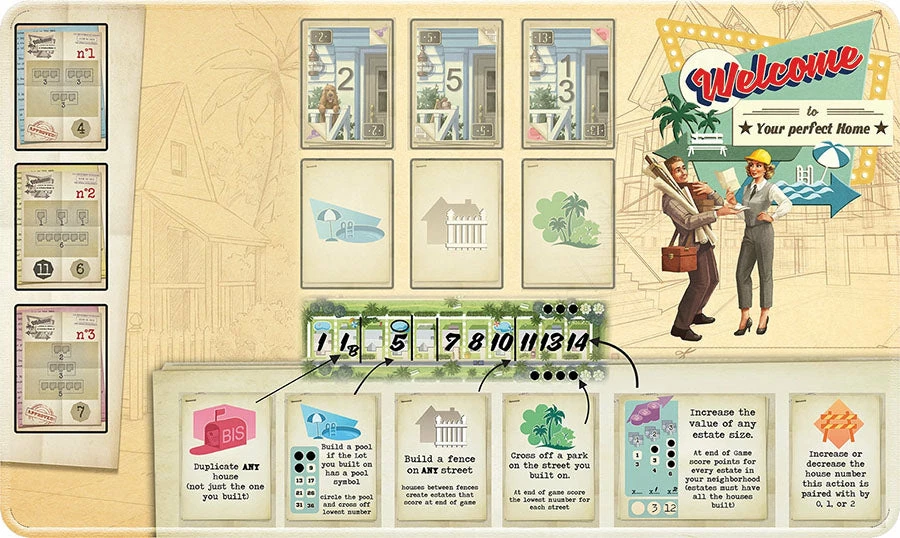This screenshot has height=538, width=900.
Task: Select the 'Build a fence' reference card
Action: pyautogui.click(x=440, y=456)
